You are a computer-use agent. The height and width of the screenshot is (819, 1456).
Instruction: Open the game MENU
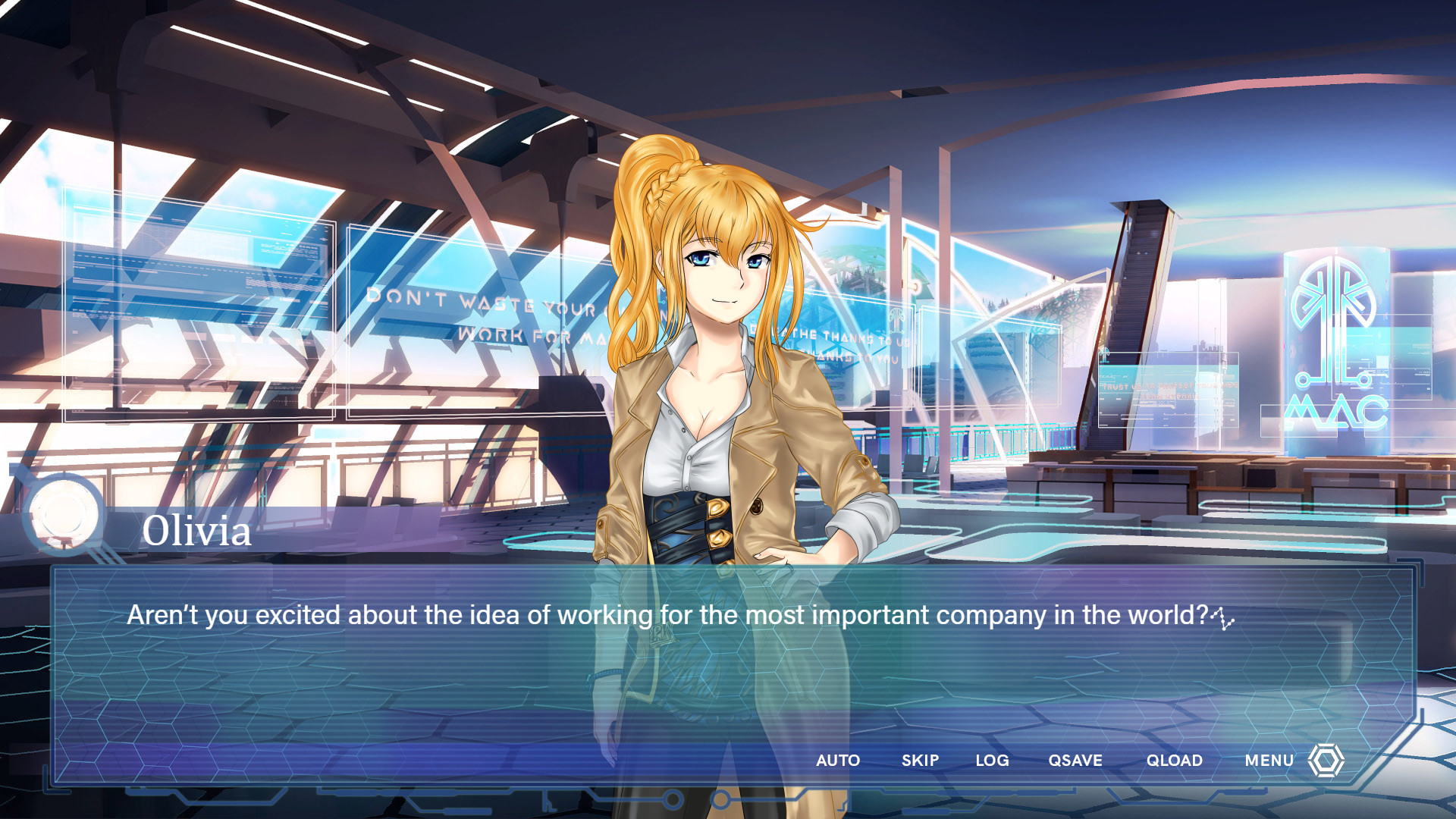[1269, 761]
